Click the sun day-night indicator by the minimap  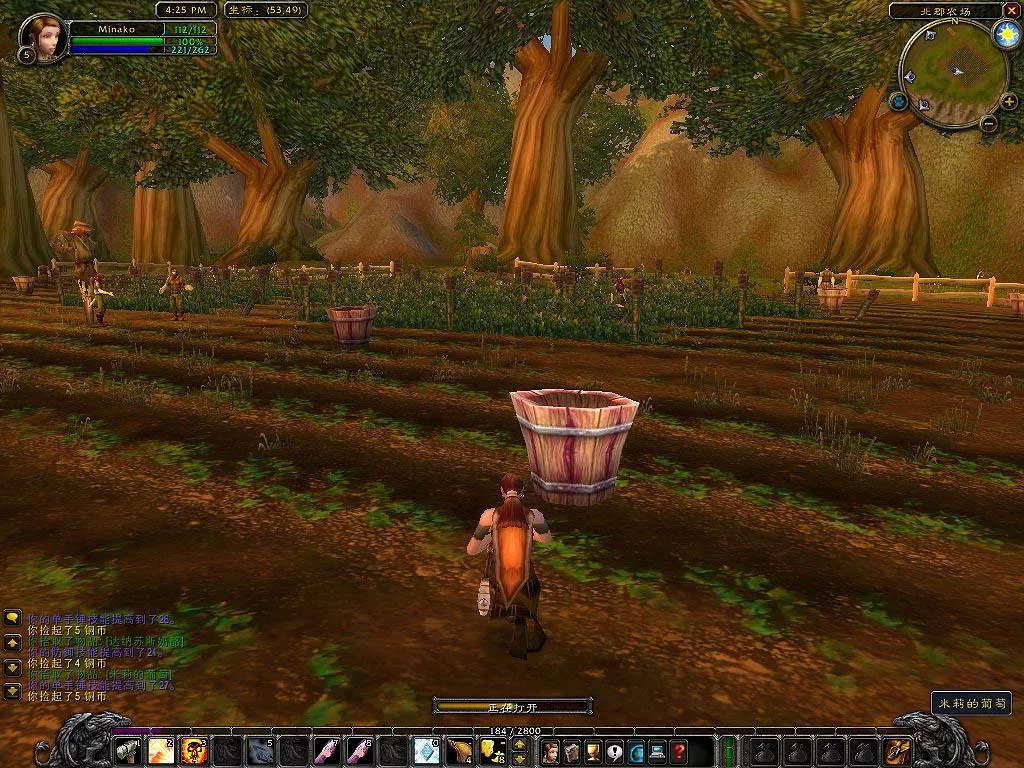1006,35
